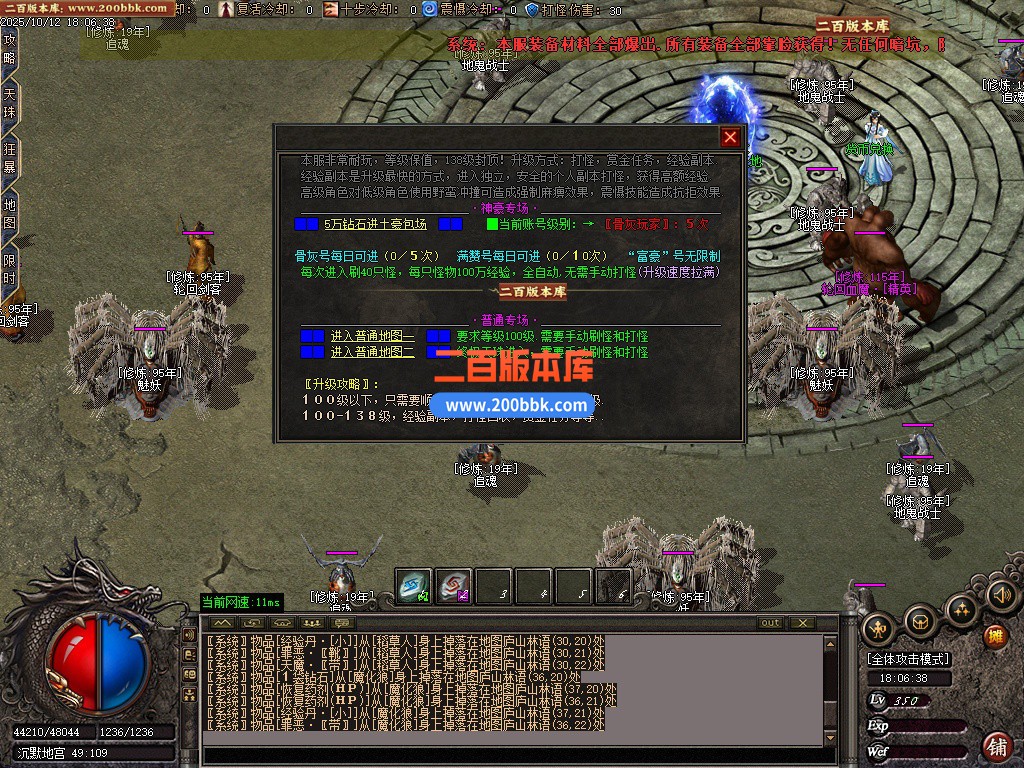Toggle the 全体攻击模式 attack mode label

pyautogui.click(x=909, y=659)
